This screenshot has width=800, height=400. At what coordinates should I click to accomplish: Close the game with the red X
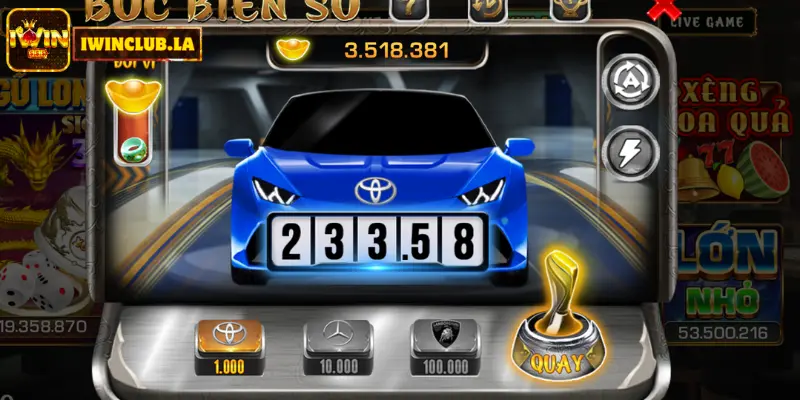pyautogui.click(x=660, y=10)
